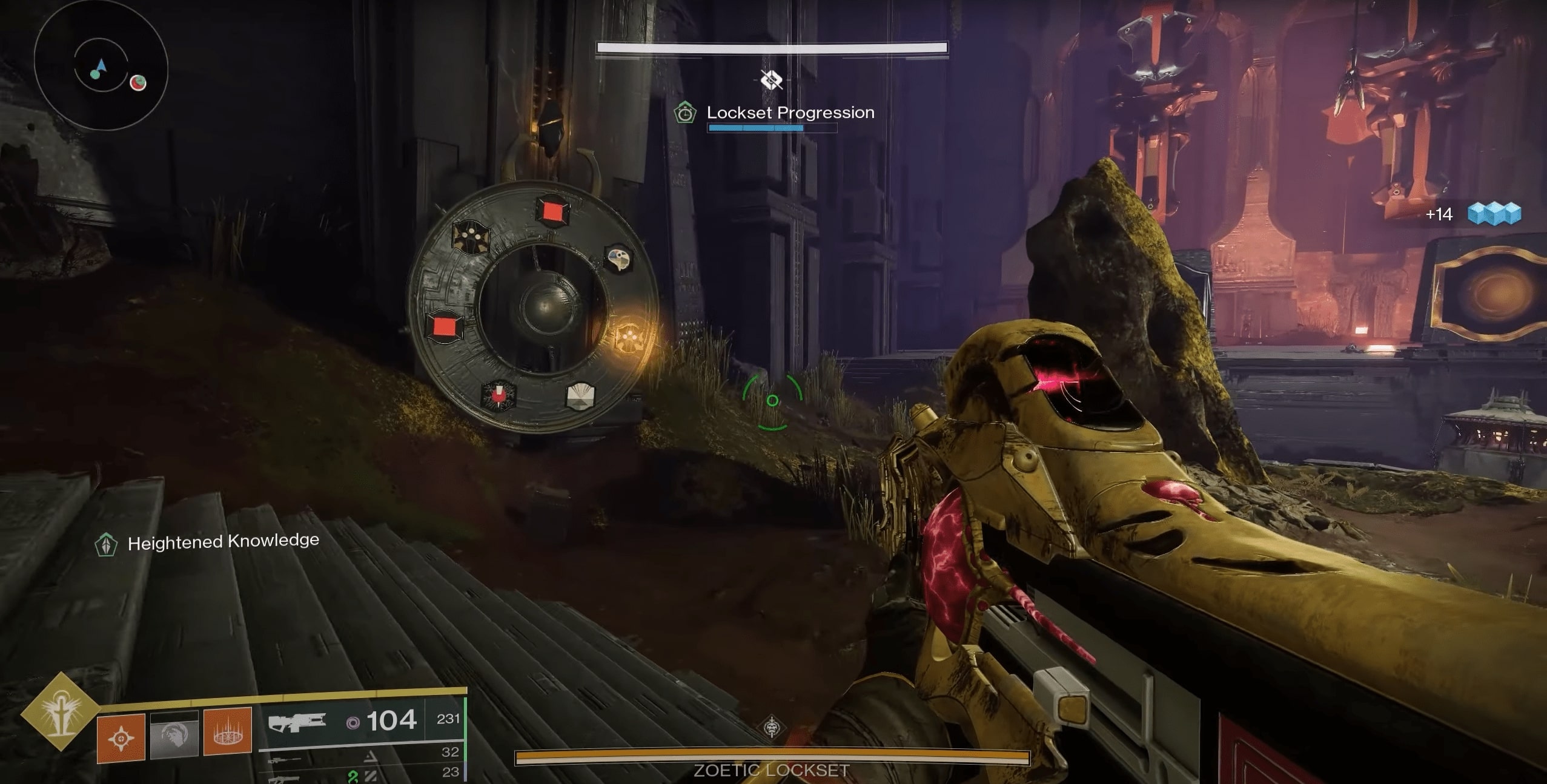Click the Heightened Knowledge buff icon

[x=106, y=544]
